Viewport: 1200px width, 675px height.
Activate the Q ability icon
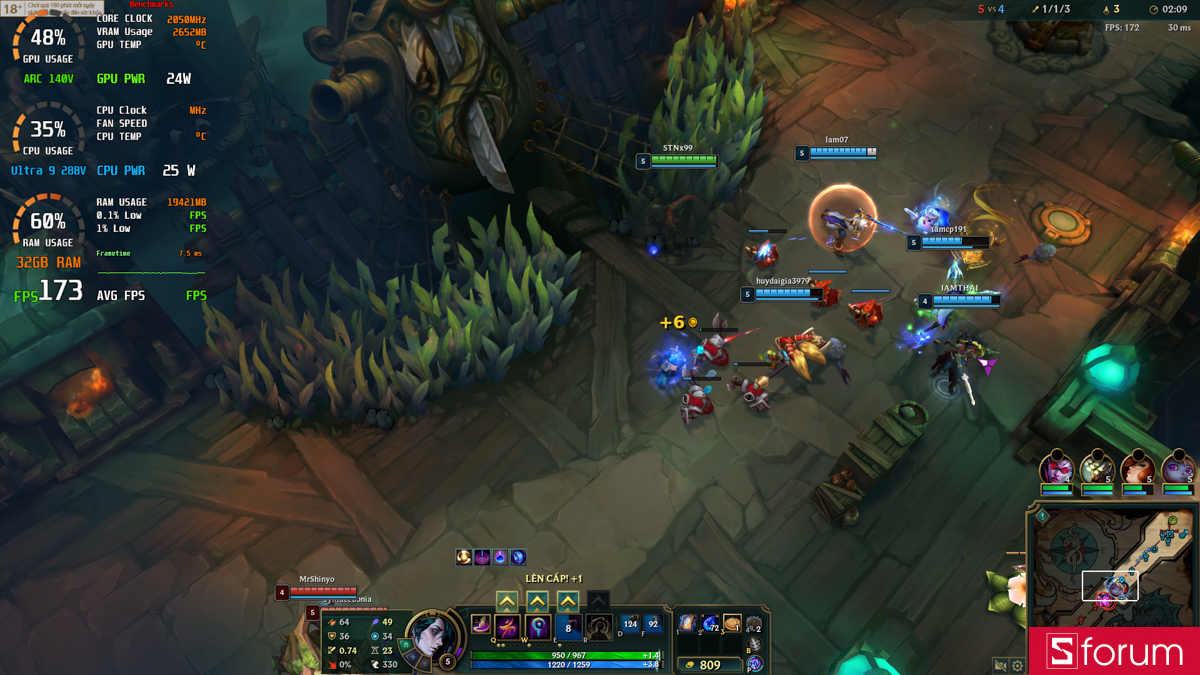point(508,628)
